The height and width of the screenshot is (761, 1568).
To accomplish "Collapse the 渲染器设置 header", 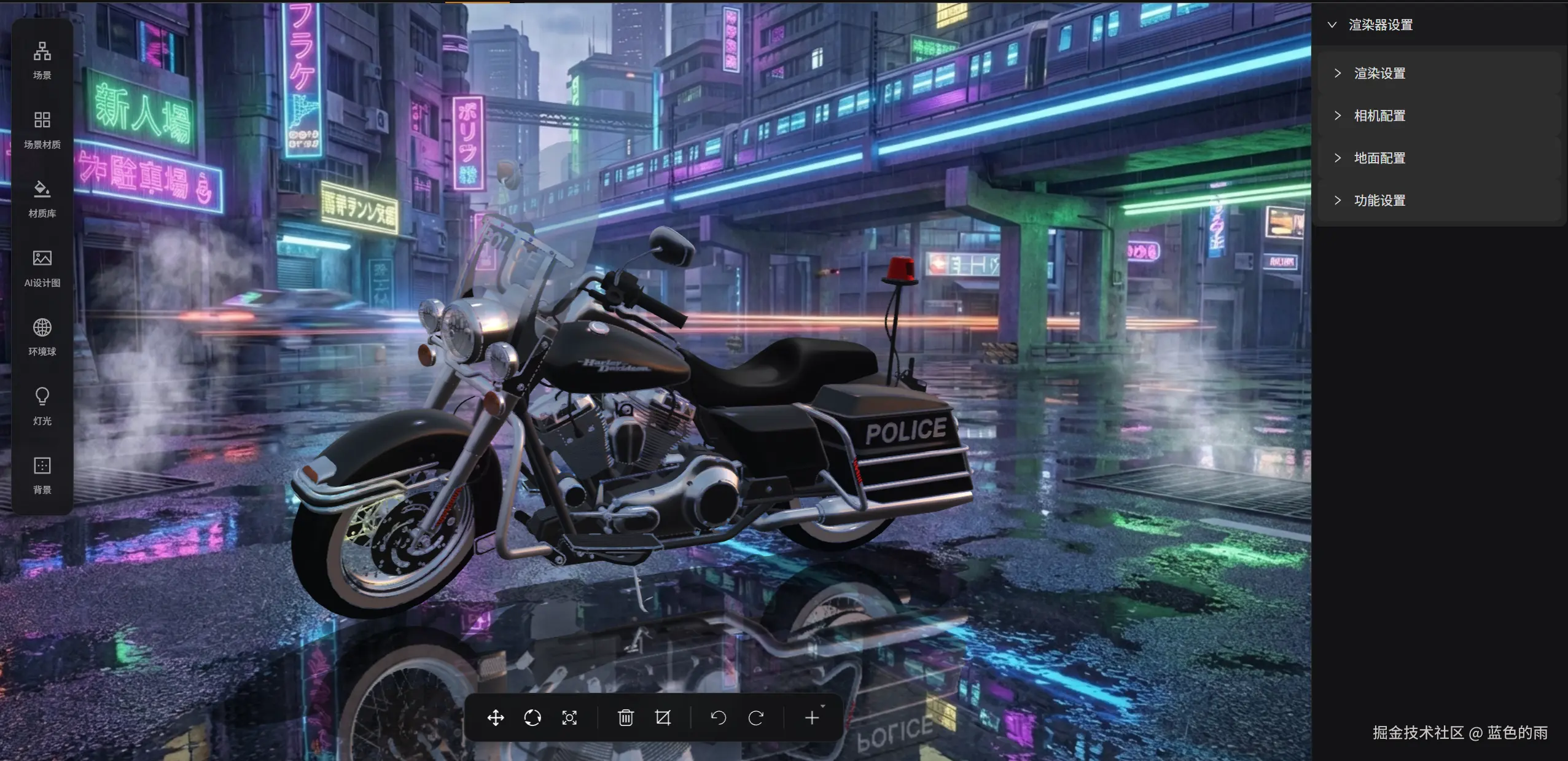I will point(1332,25).
